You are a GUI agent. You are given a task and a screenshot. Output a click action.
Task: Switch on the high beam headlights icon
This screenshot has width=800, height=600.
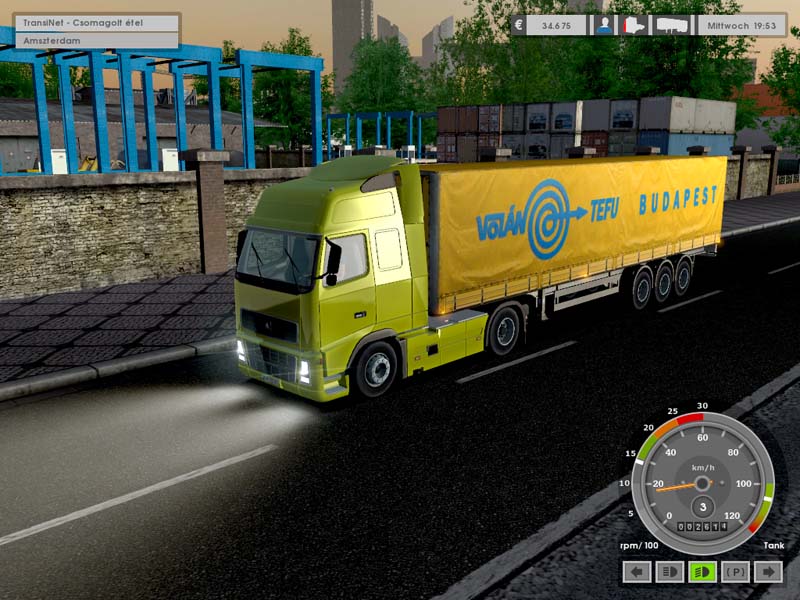pyautogui.click(x=669, y=572)
